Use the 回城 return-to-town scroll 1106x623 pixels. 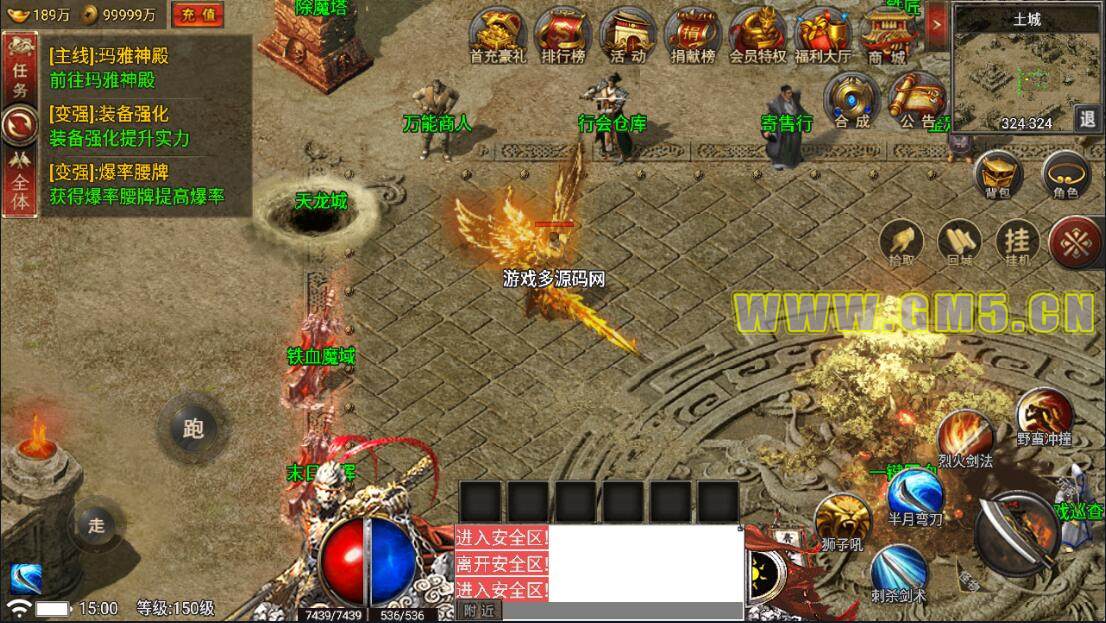point(959,243)
